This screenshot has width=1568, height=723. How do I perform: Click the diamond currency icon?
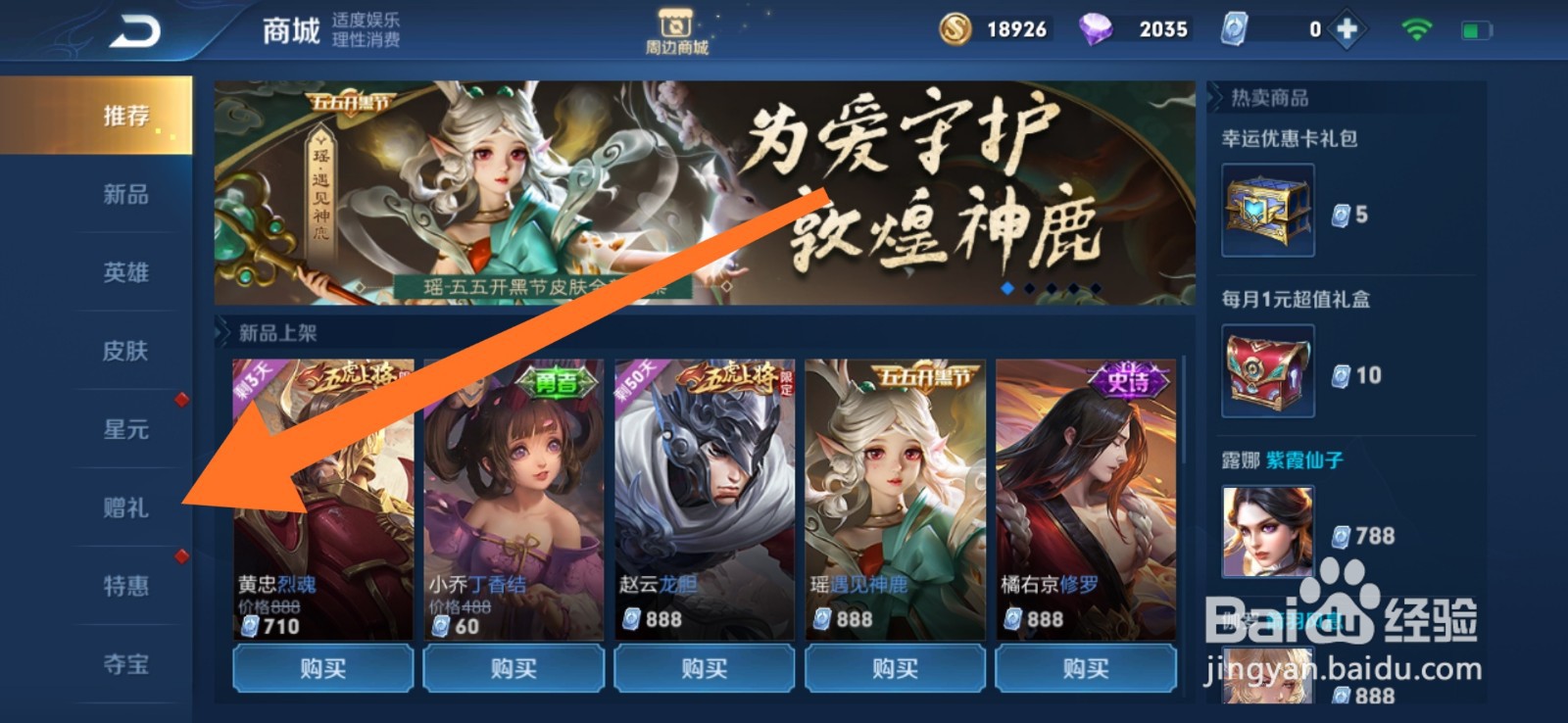[1095, 28]
